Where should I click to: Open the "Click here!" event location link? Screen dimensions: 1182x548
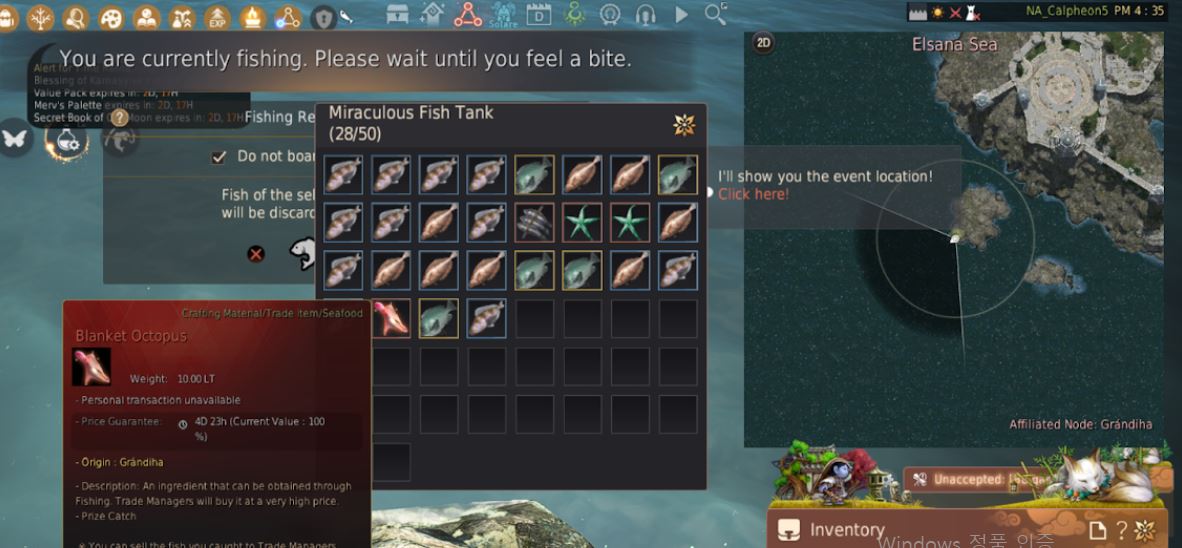[x=753, y=194]
